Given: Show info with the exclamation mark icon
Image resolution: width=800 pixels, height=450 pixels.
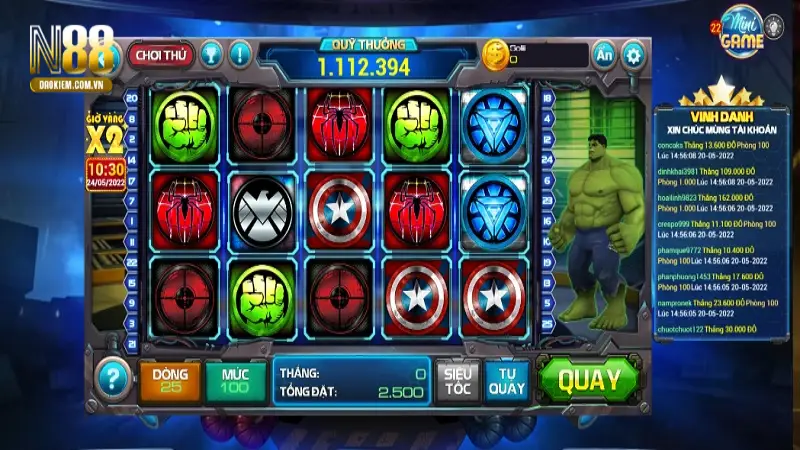Looking at the screenshot, I should pos(241,54).
